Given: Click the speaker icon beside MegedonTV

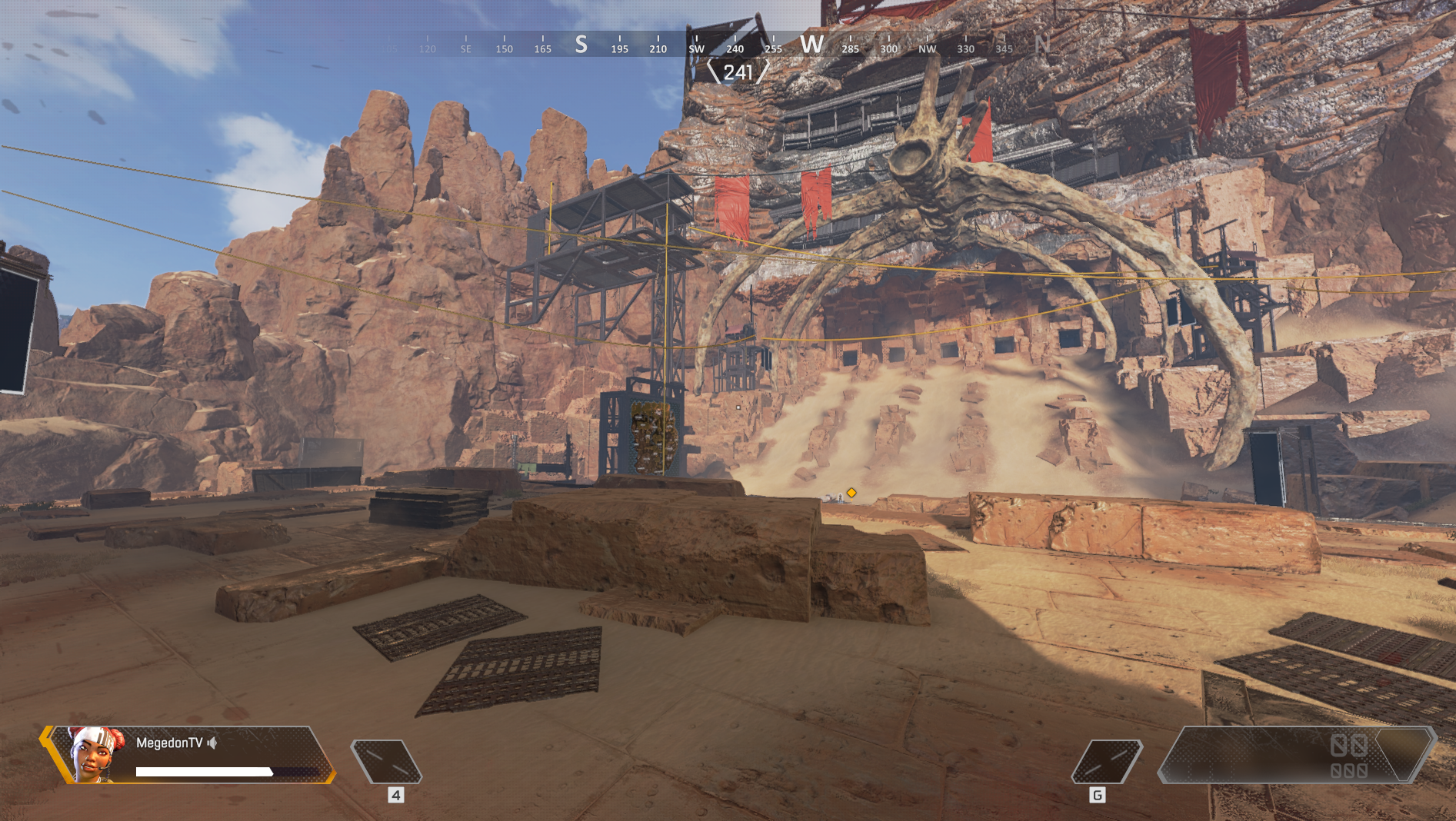Looking at the screenshot, I should pos(213,745).
